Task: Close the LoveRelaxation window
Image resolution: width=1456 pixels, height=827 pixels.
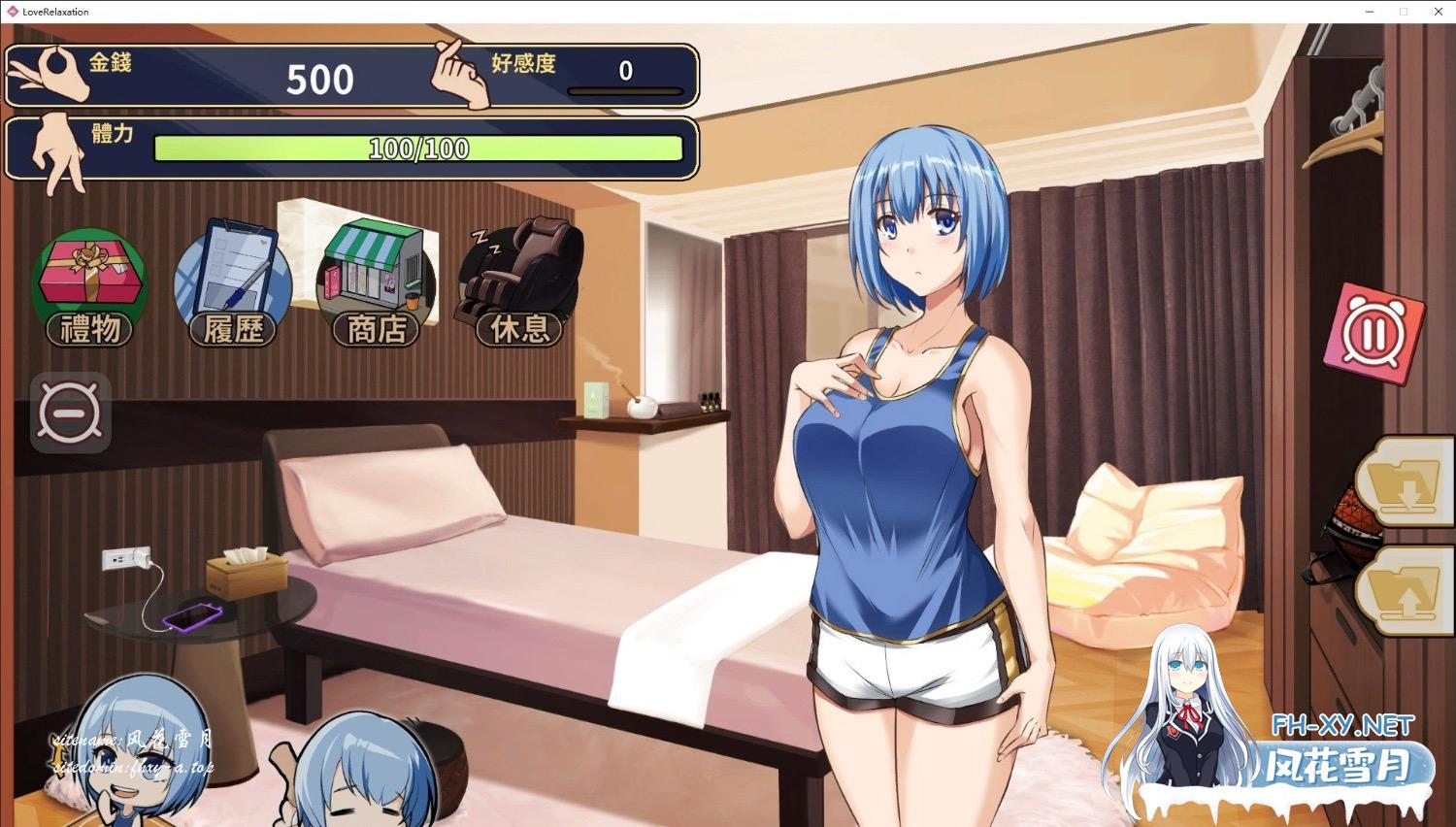Action: (1438, 12)
